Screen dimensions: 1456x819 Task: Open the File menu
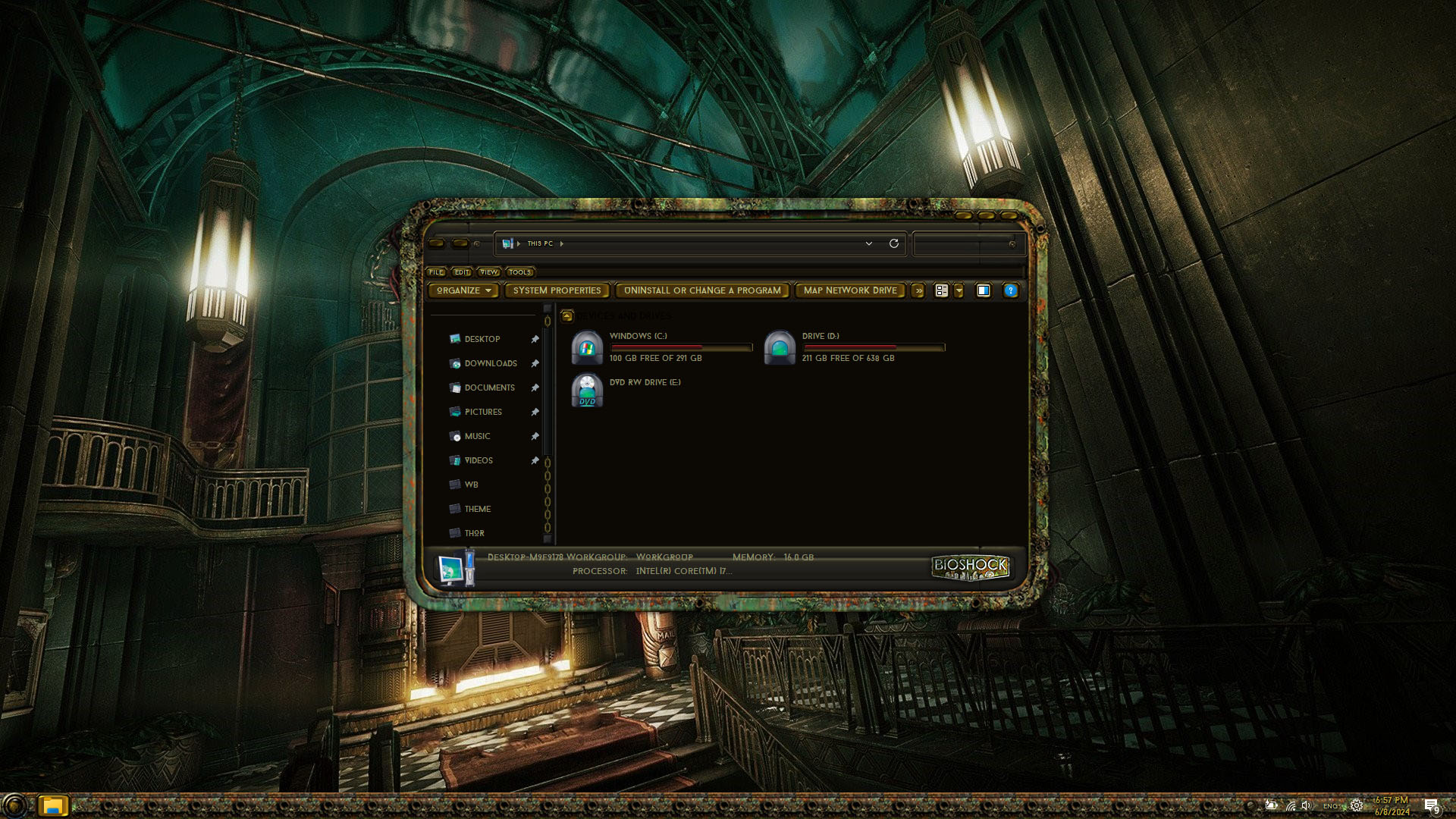436,272
